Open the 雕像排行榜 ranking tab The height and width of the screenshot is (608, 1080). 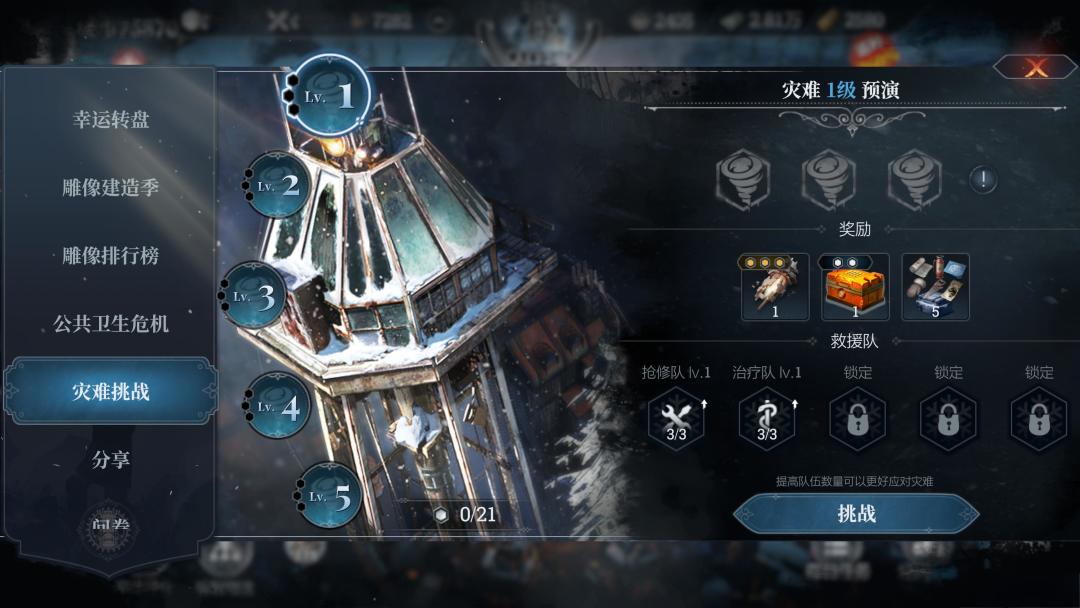[110, 256]
